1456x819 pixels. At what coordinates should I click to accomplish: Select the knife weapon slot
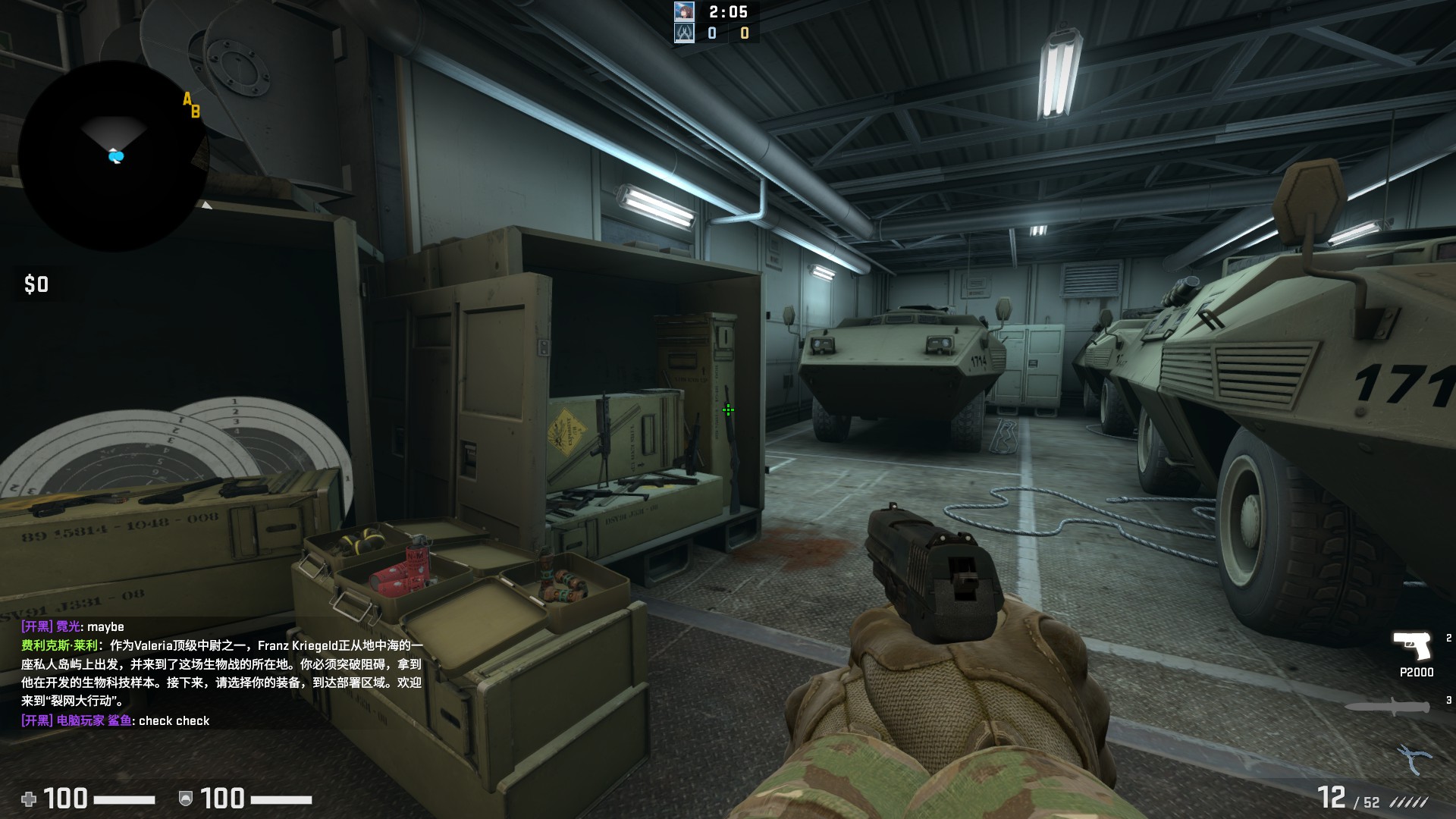point(1388,707)
